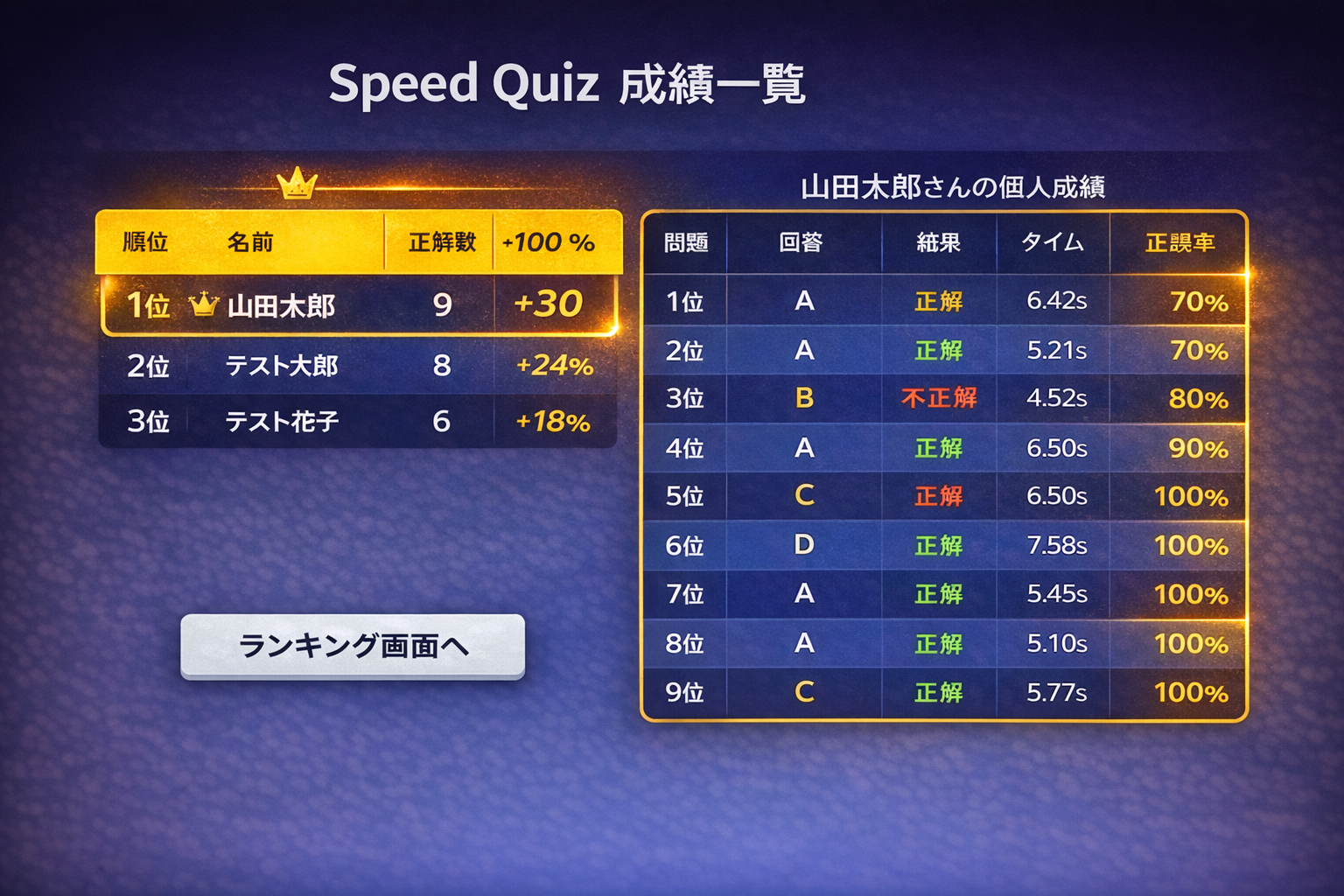Image resolution: width=1344 pixels, height=896 pixels.
Task: Select the answer C on row 9位
Action: click(802, 692)
